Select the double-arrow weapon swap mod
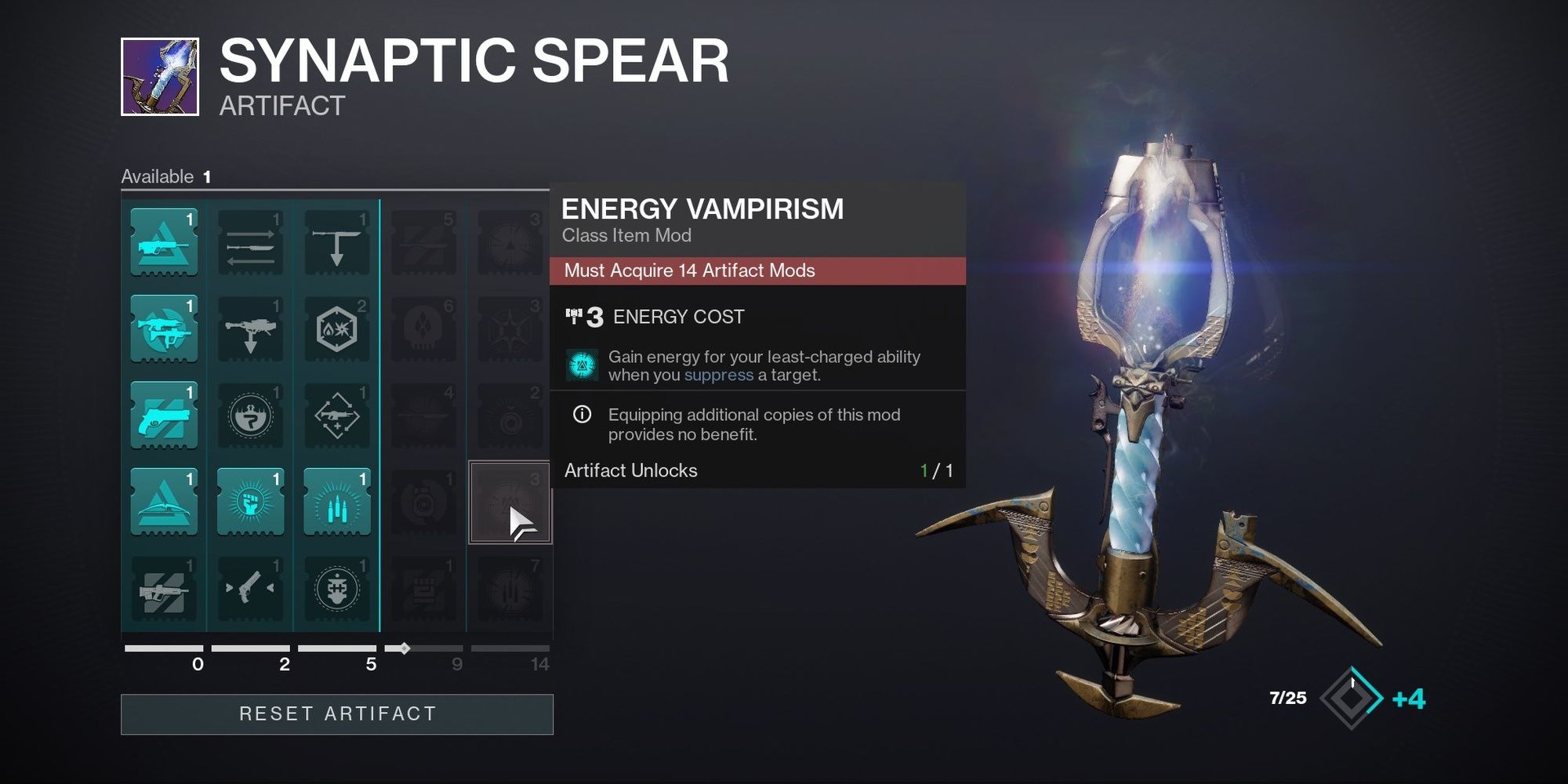 point(249,243)
